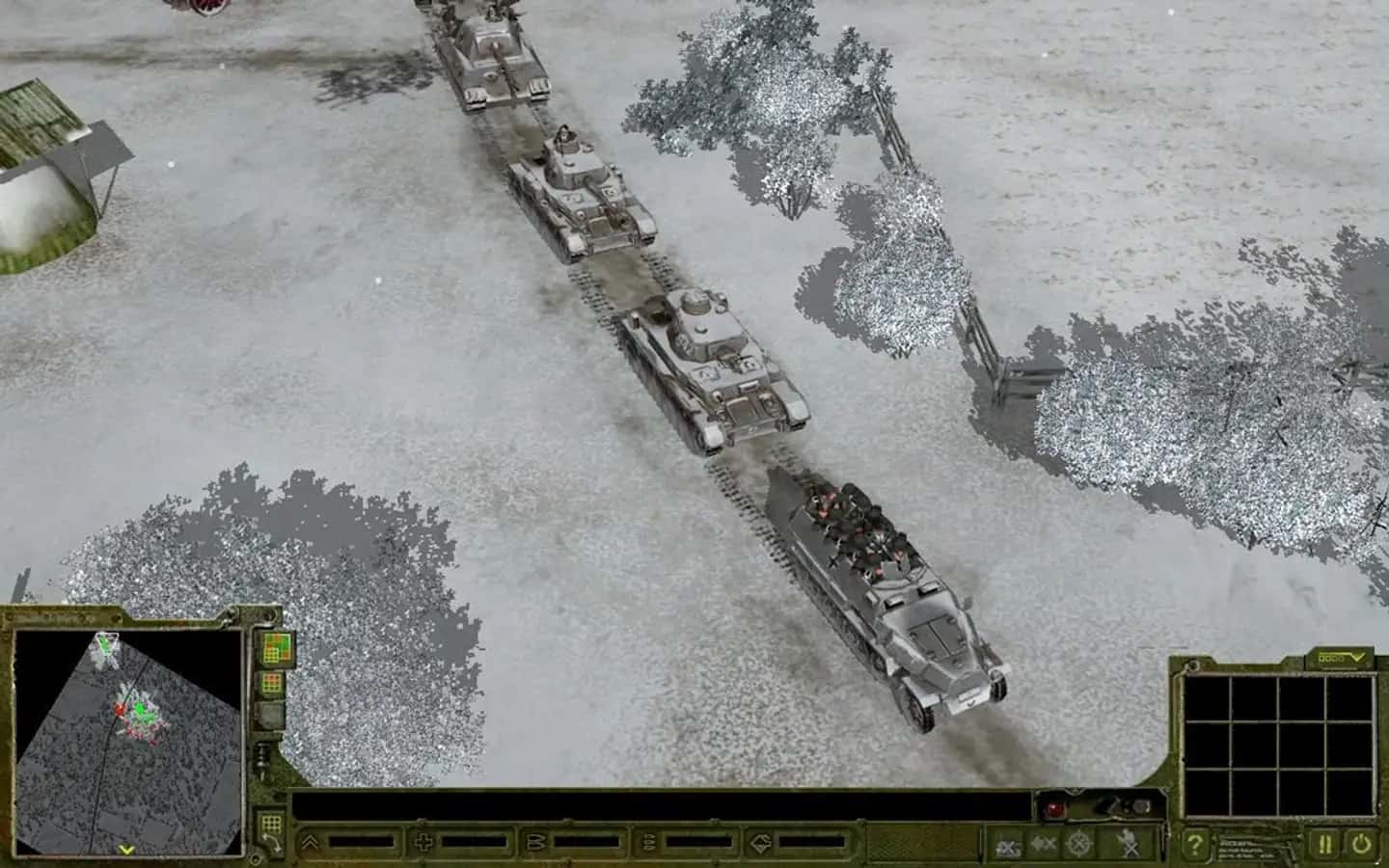Expand the resource dropdown chevron at top right
1389x868 pixels.
point(1357,656)
